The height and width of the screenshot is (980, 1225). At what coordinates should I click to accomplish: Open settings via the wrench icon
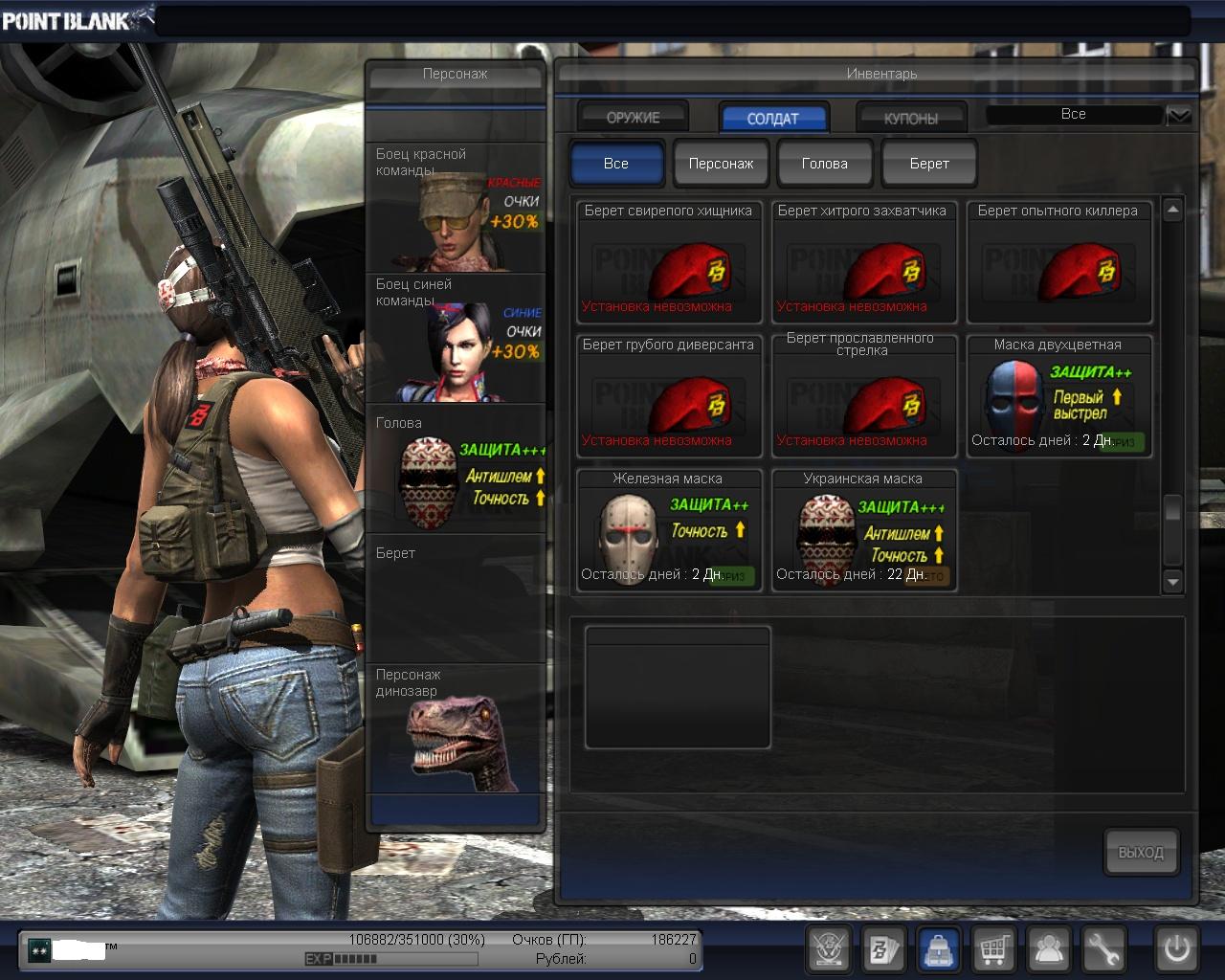click(1103, 949)
